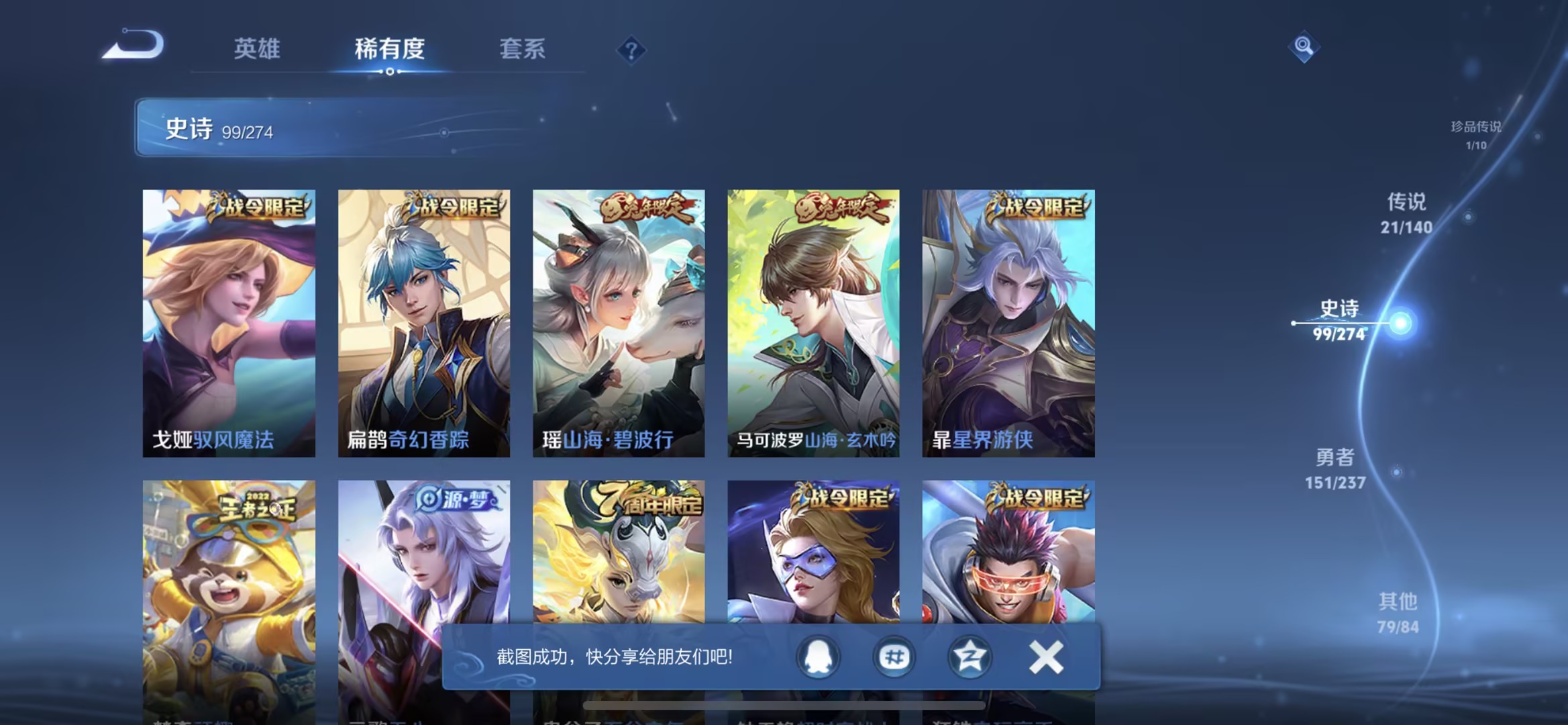The image size is (1568, 725).
Task: Open the help question mark icon
Action: 631,50
